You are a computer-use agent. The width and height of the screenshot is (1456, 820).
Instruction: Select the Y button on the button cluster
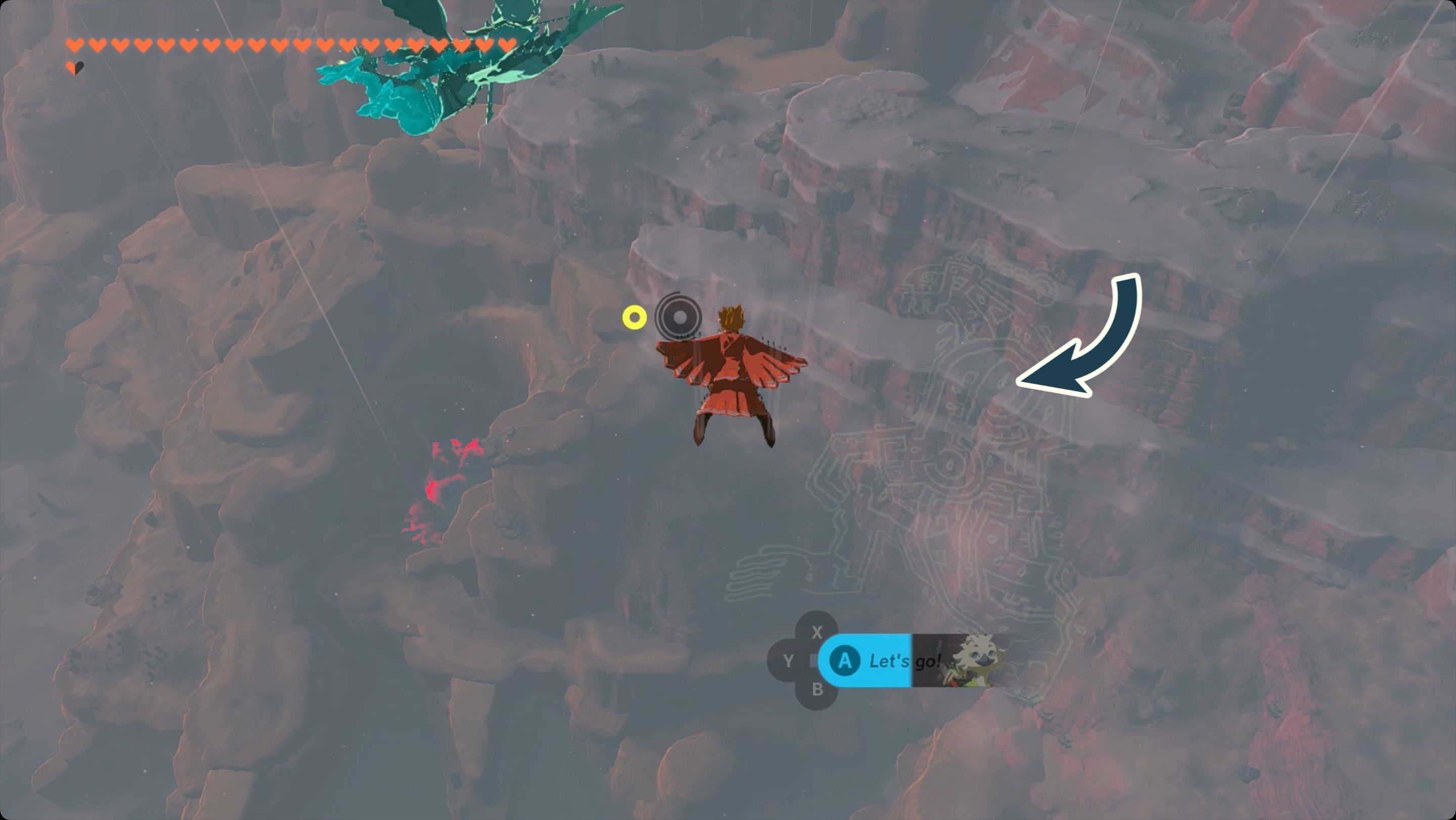click(788, 661)
